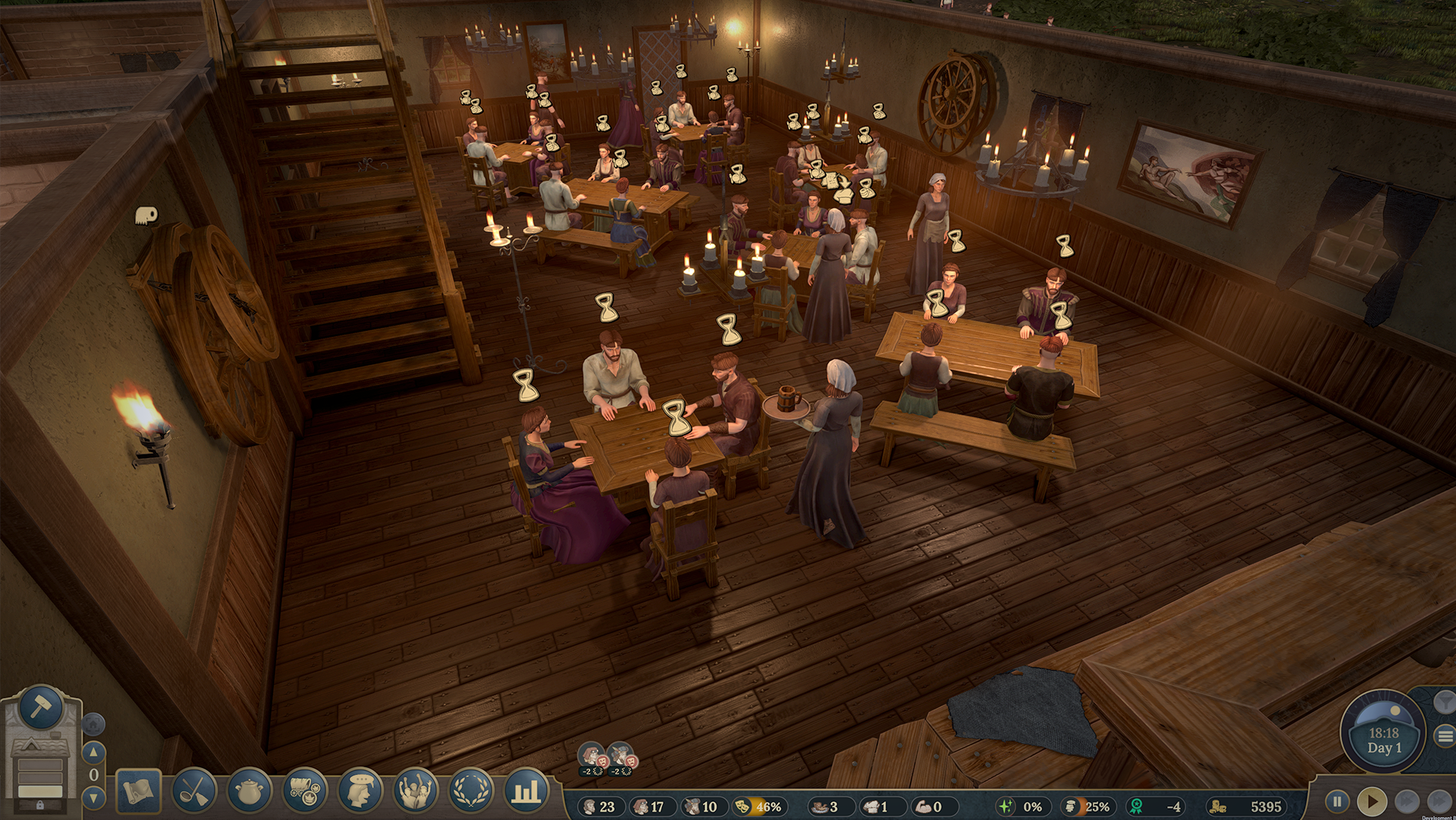Select the cleaning ladle-and-broom tool

(193, 791)
